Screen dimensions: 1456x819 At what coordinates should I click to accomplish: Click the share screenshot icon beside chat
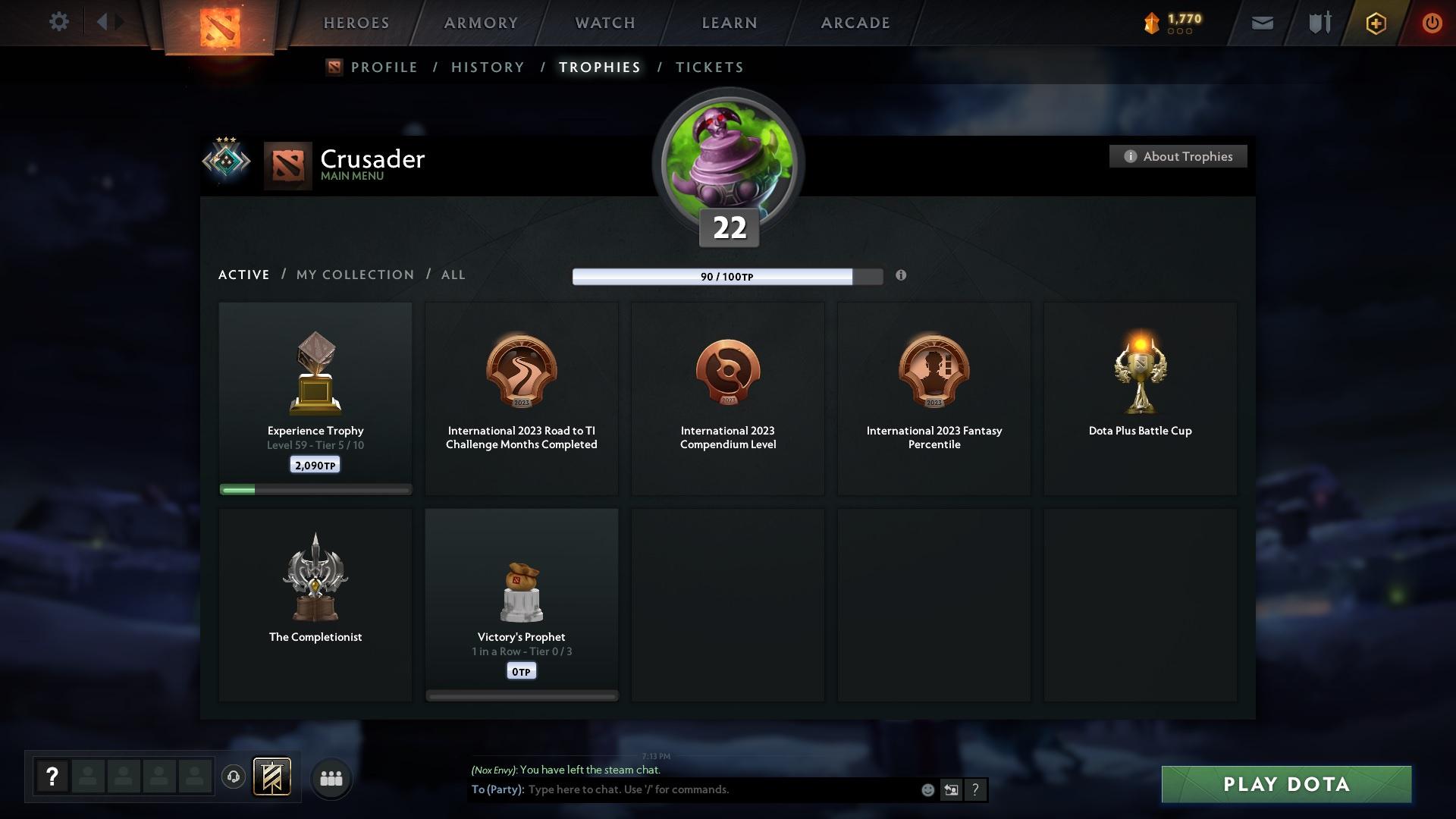(x=951, y=789)
